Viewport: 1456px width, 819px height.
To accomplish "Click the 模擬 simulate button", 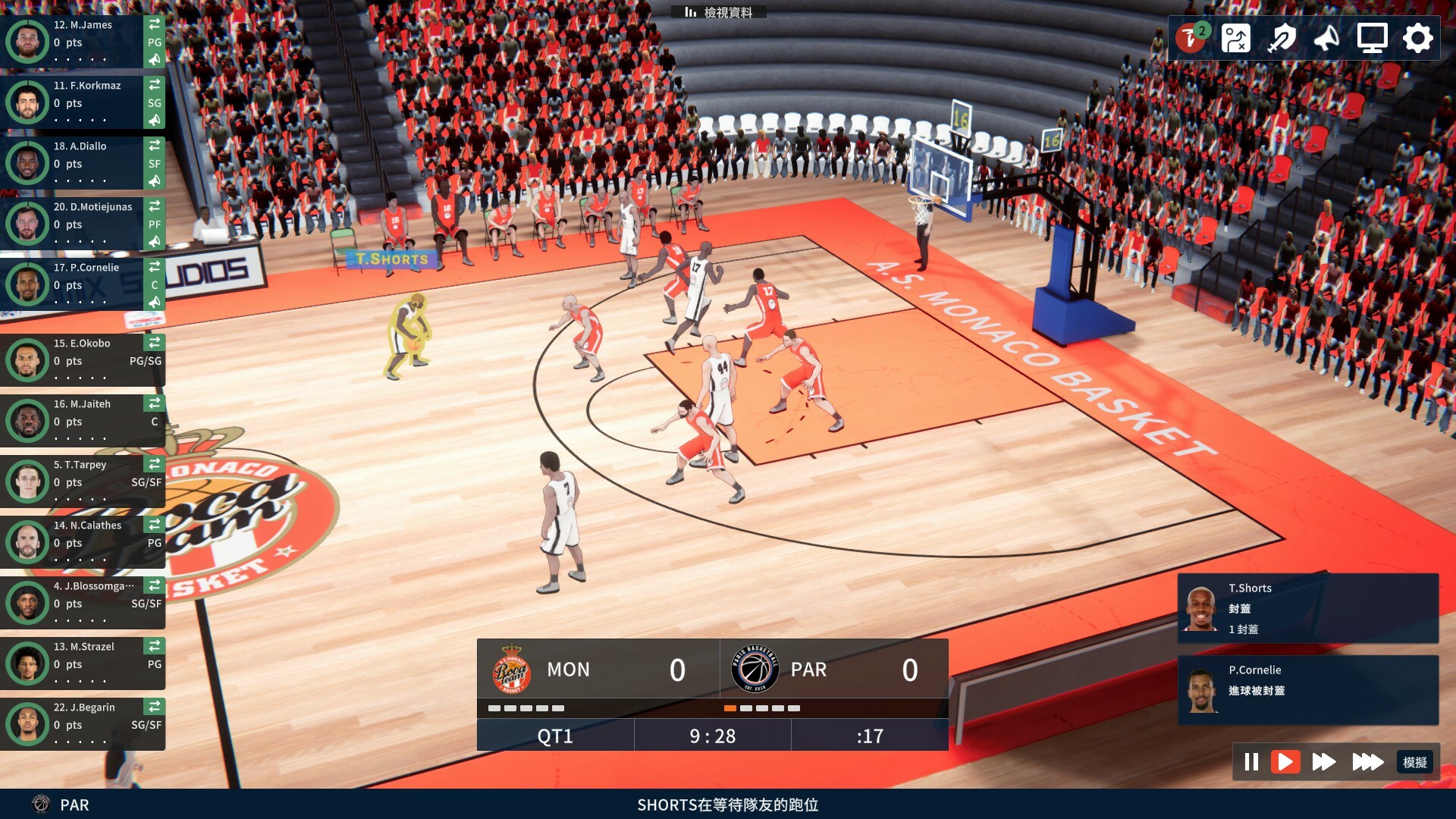I will (1414, 762).
